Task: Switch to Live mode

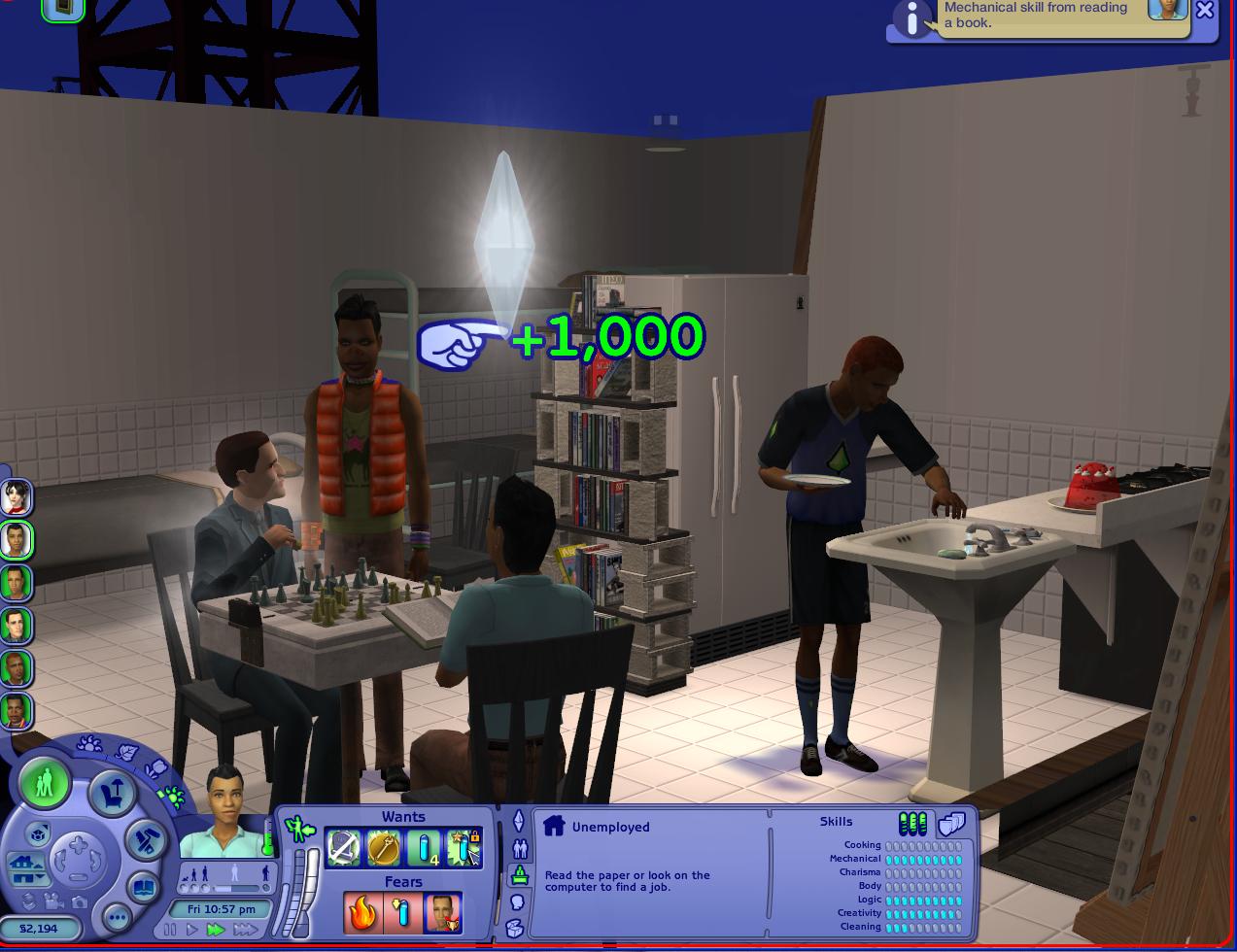Action: tap(44, 783)
